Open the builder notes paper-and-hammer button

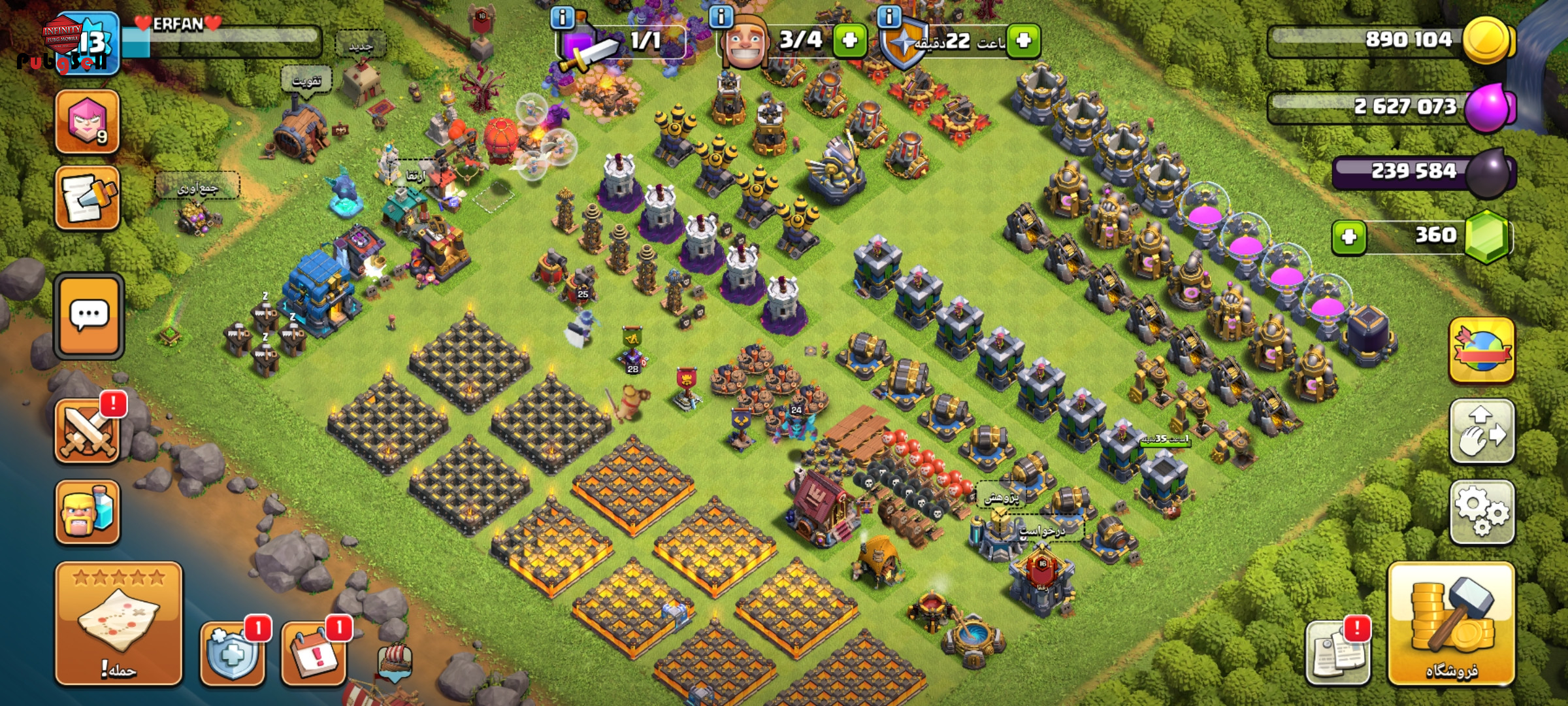click(x=88, y=198)
